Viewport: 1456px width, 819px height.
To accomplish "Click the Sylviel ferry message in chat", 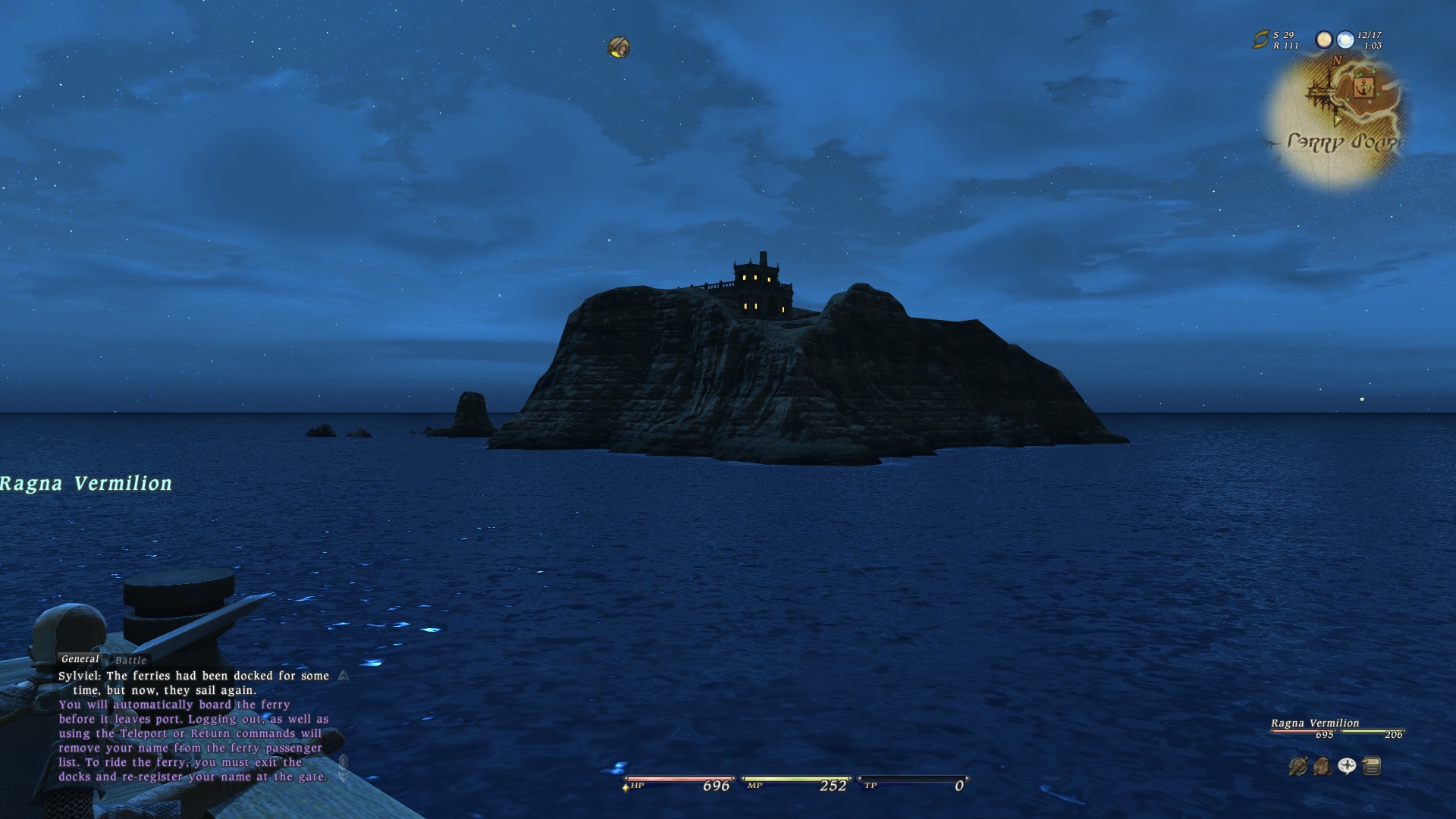I will point(193,682).
